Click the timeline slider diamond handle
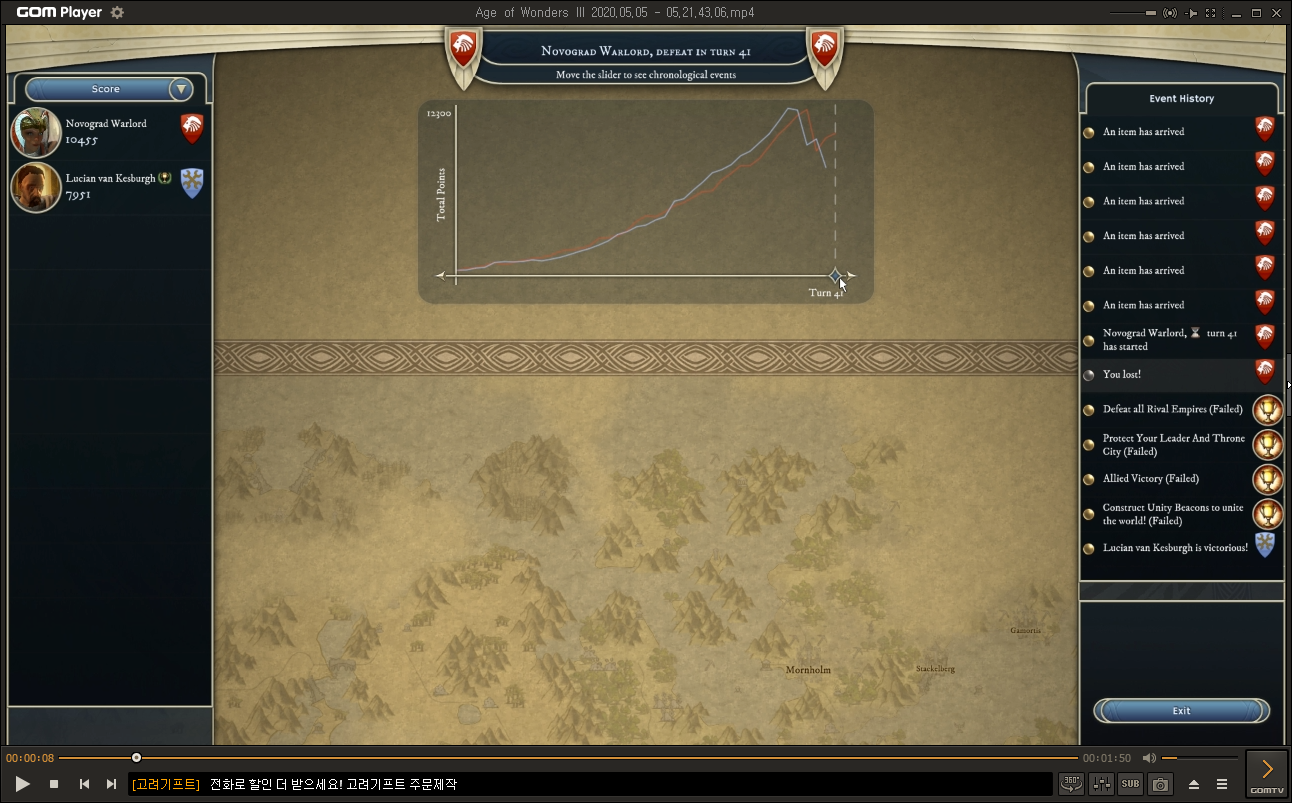This screenshot has height=803, width=1292. 836,275
